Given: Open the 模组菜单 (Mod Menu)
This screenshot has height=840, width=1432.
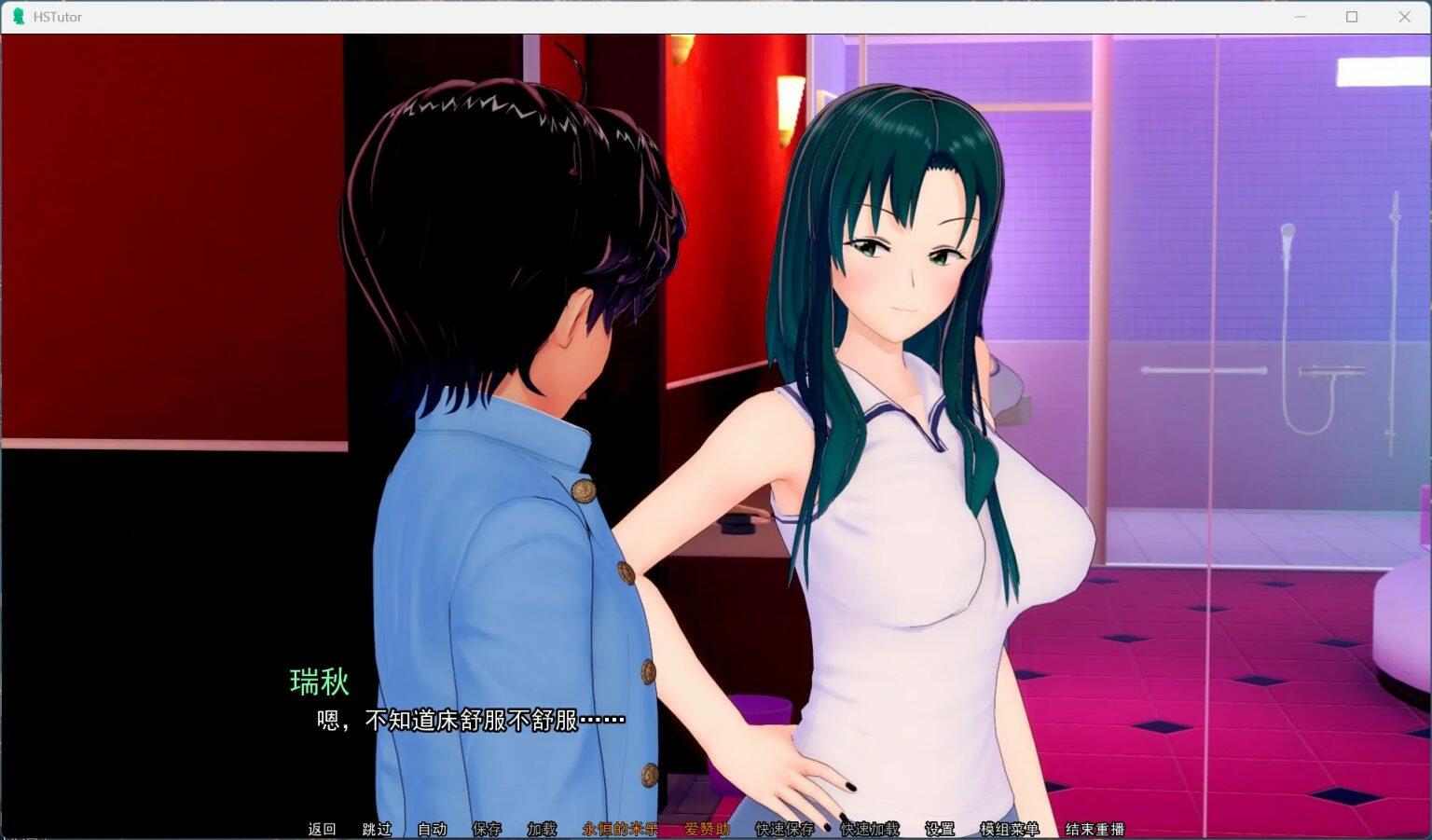Looking at the screenshot, I should (x=1009, y=829).
